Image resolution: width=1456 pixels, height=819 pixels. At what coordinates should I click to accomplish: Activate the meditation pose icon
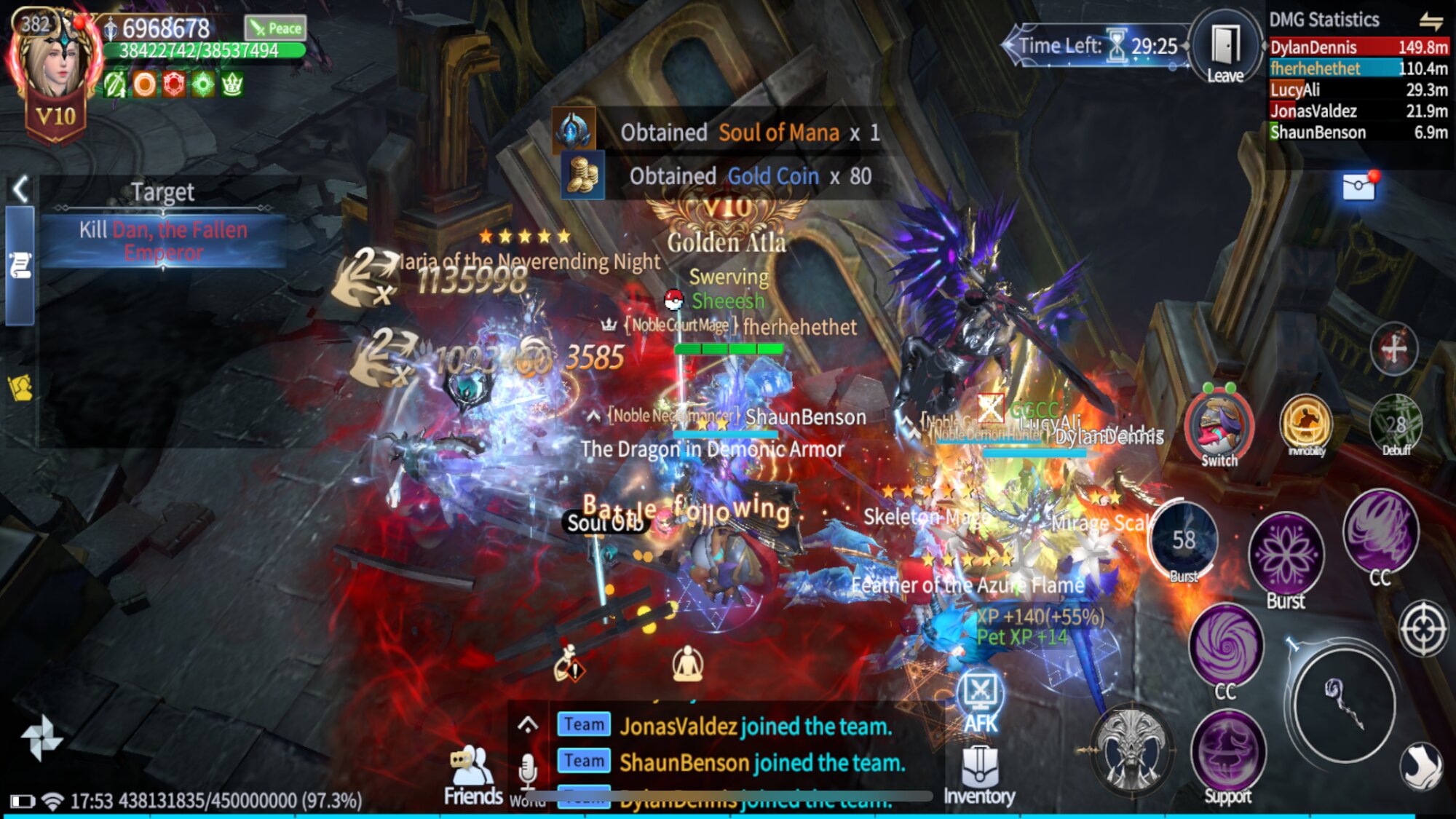687,663
